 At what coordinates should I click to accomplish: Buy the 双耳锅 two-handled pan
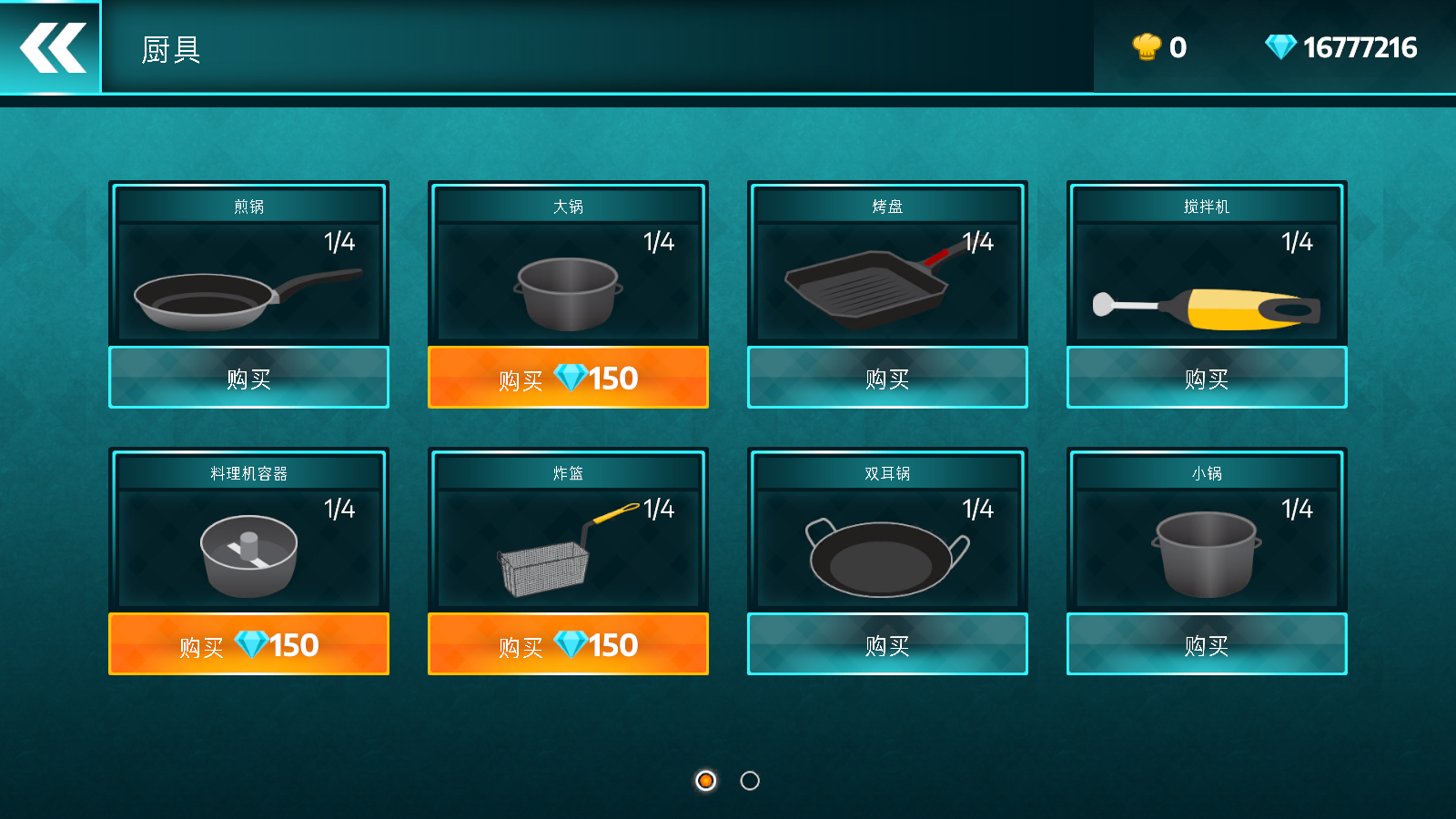[887, 644]
